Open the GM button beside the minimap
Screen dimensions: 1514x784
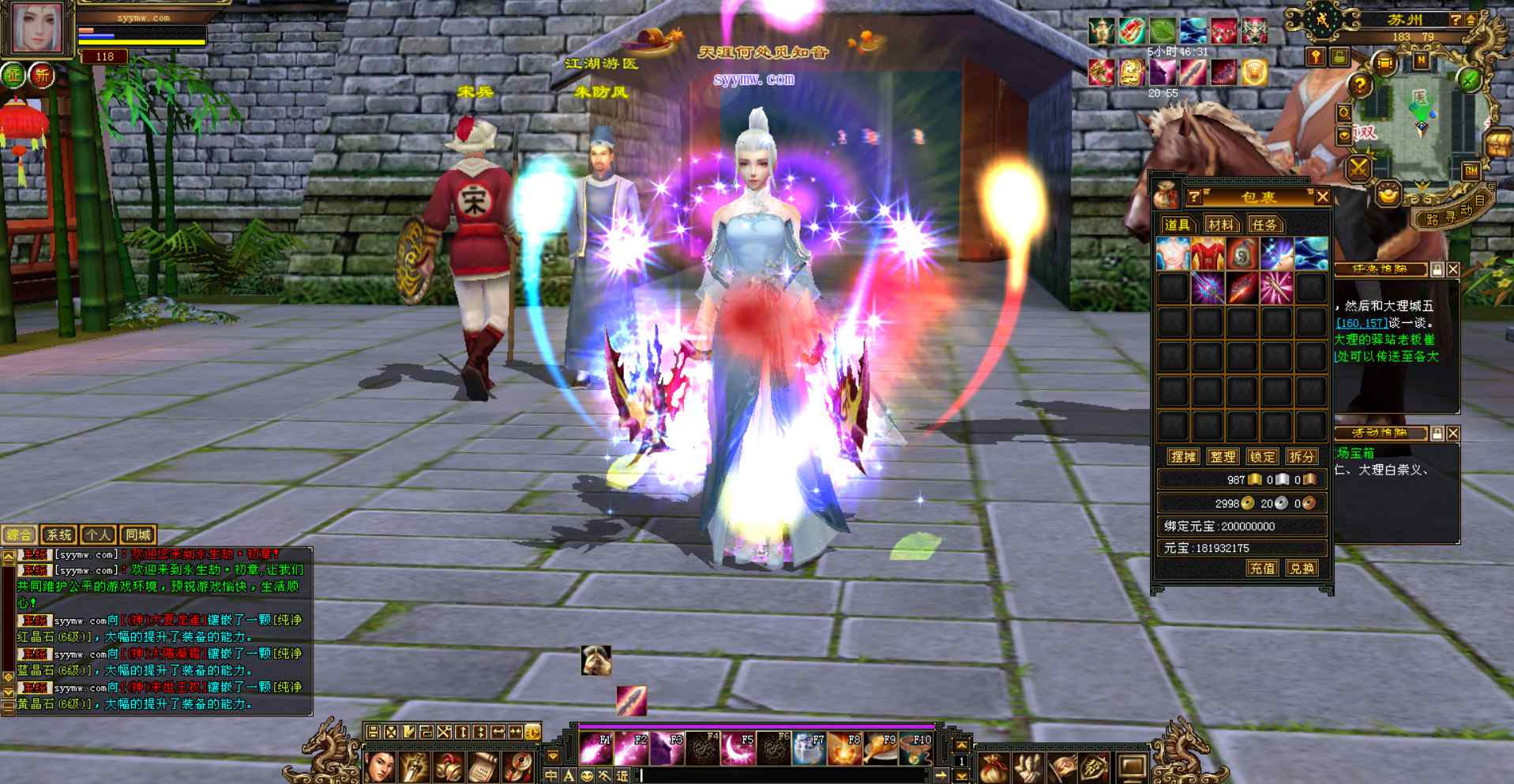[1471, 171]
